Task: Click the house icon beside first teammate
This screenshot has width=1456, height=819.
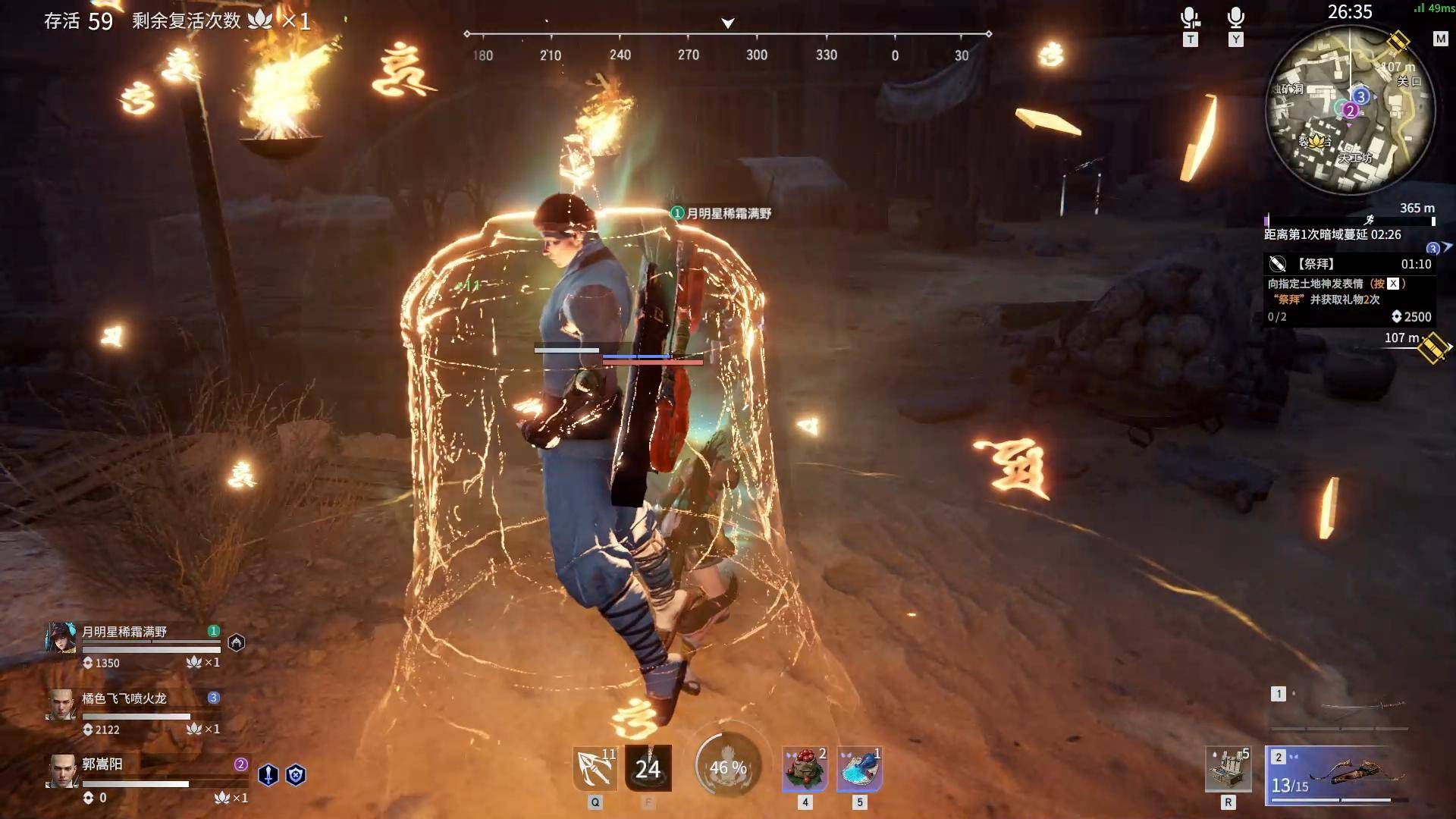Action: coord(237,643)
